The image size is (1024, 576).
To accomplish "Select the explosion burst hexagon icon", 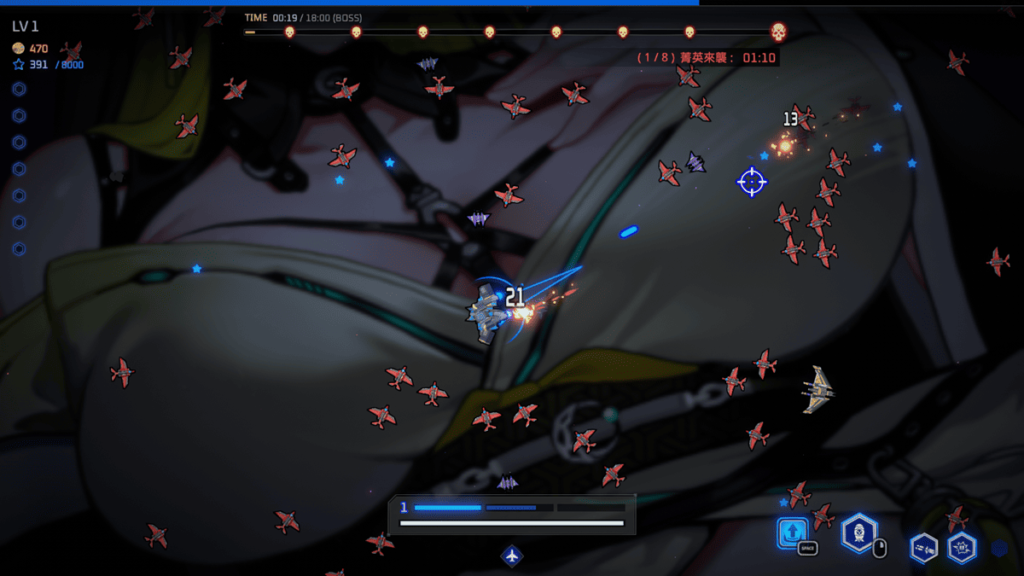I will click(x=962, y=547).
